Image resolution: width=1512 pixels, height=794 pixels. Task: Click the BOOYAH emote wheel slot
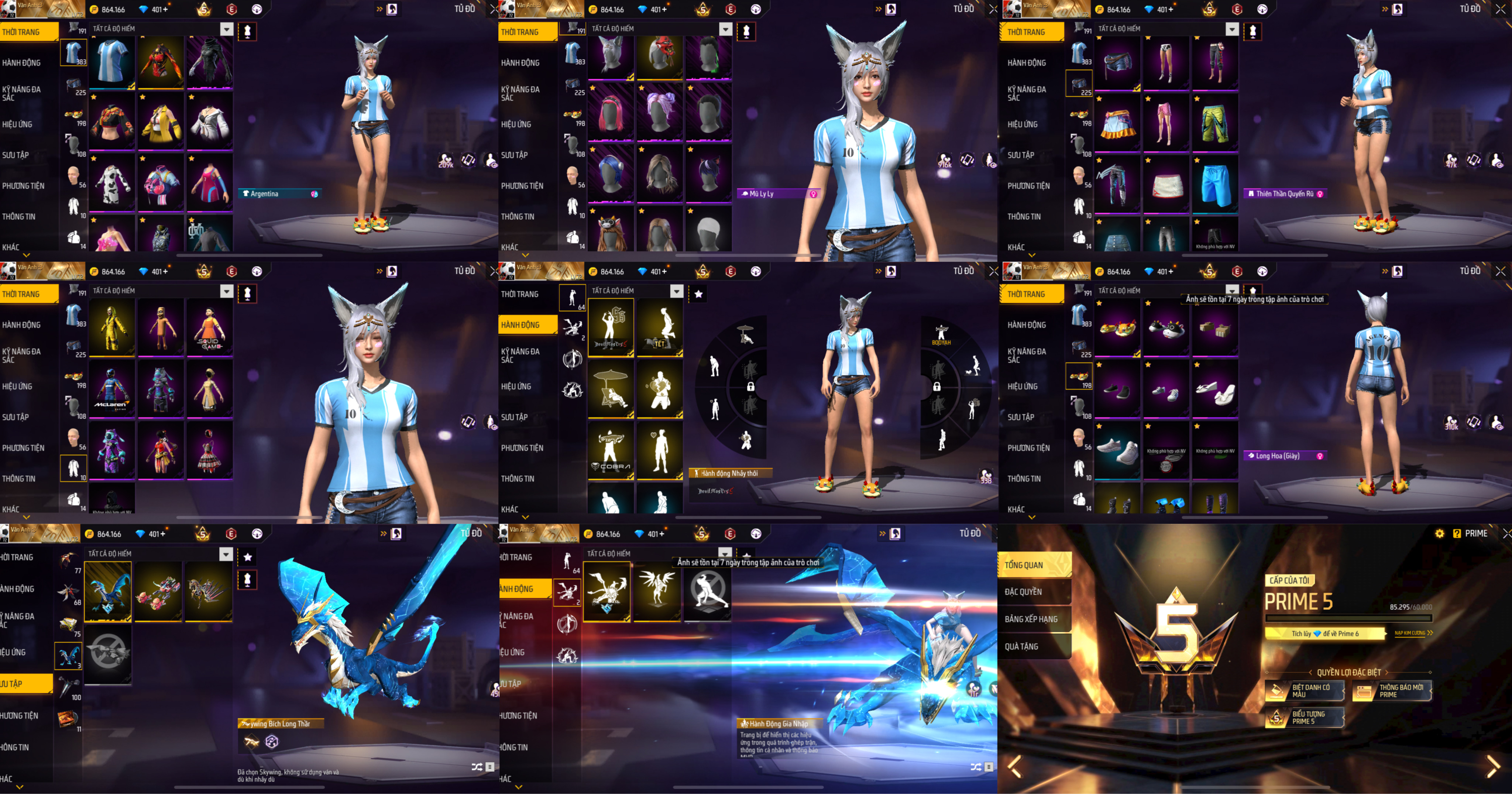(x=941, y=334)
